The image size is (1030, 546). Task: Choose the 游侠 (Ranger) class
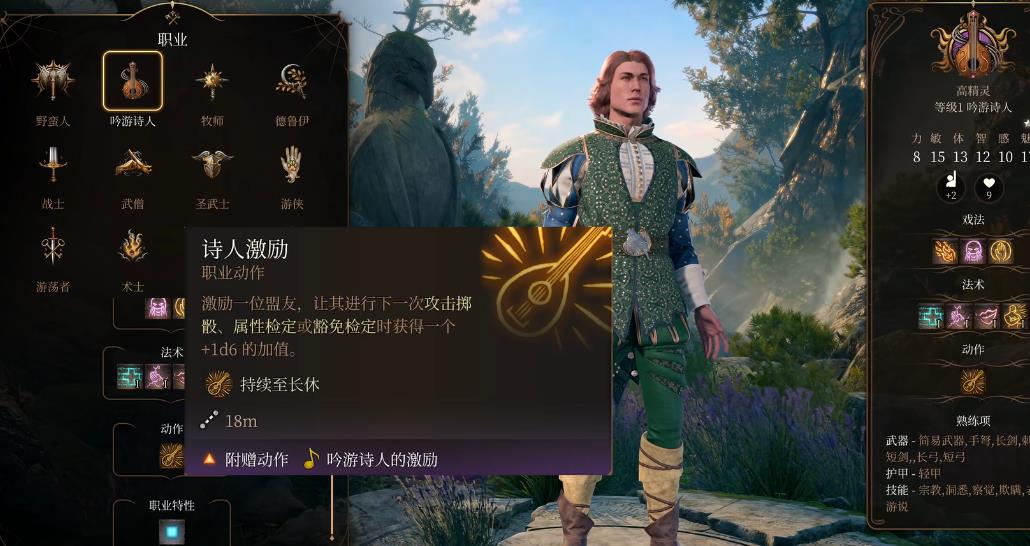292,164
